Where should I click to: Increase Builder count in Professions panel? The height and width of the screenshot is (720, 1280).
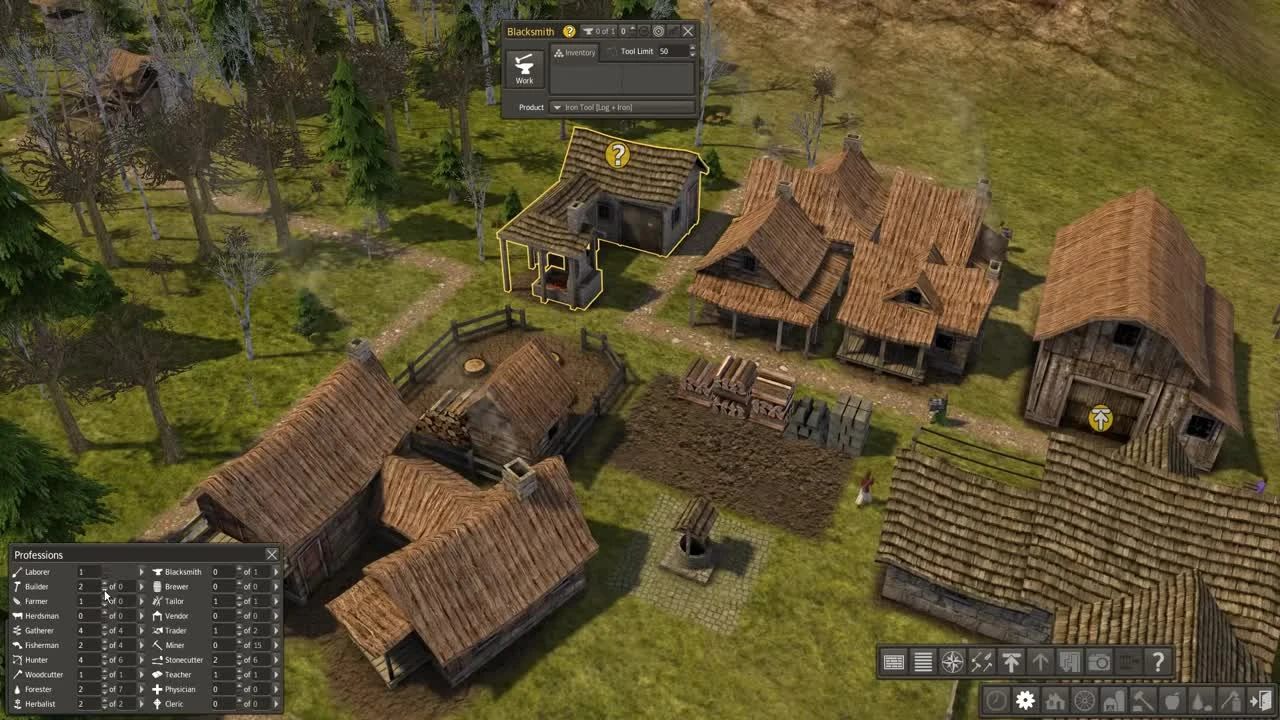[104, 583]
